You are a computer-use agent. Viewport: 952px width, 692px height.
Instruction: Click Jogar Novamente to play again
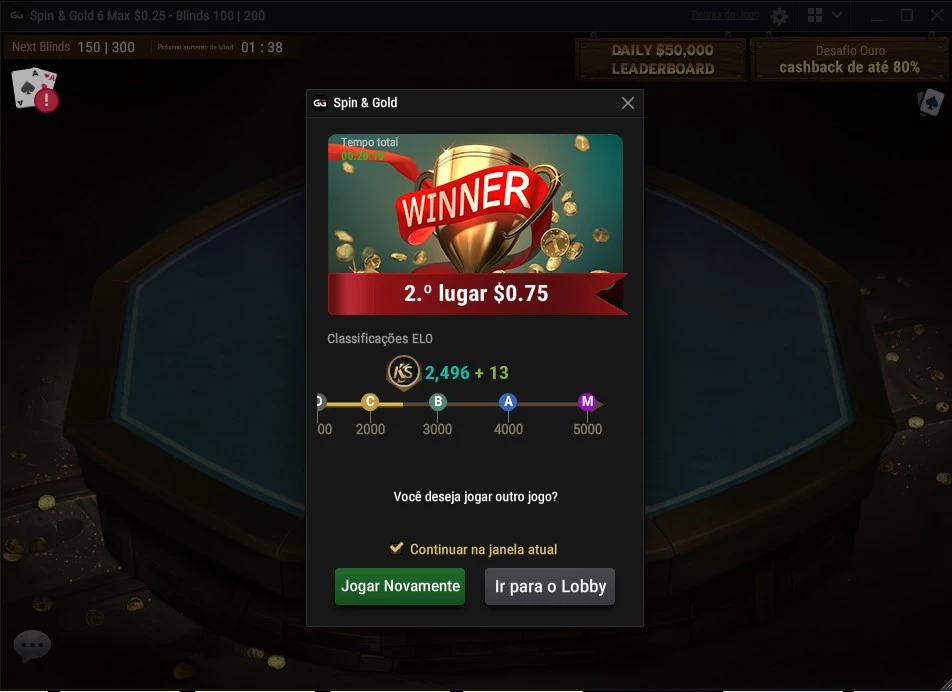(400, 586)
